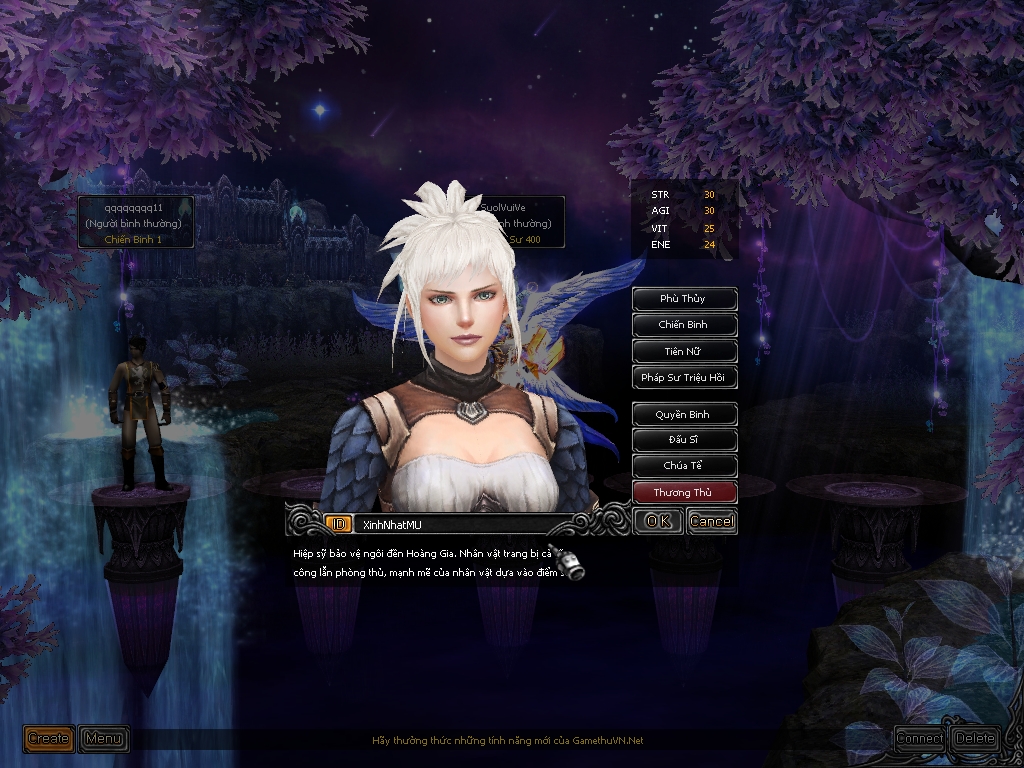Pick the Tiên Nữ class

pyautogui.click(x=684, y=352)
